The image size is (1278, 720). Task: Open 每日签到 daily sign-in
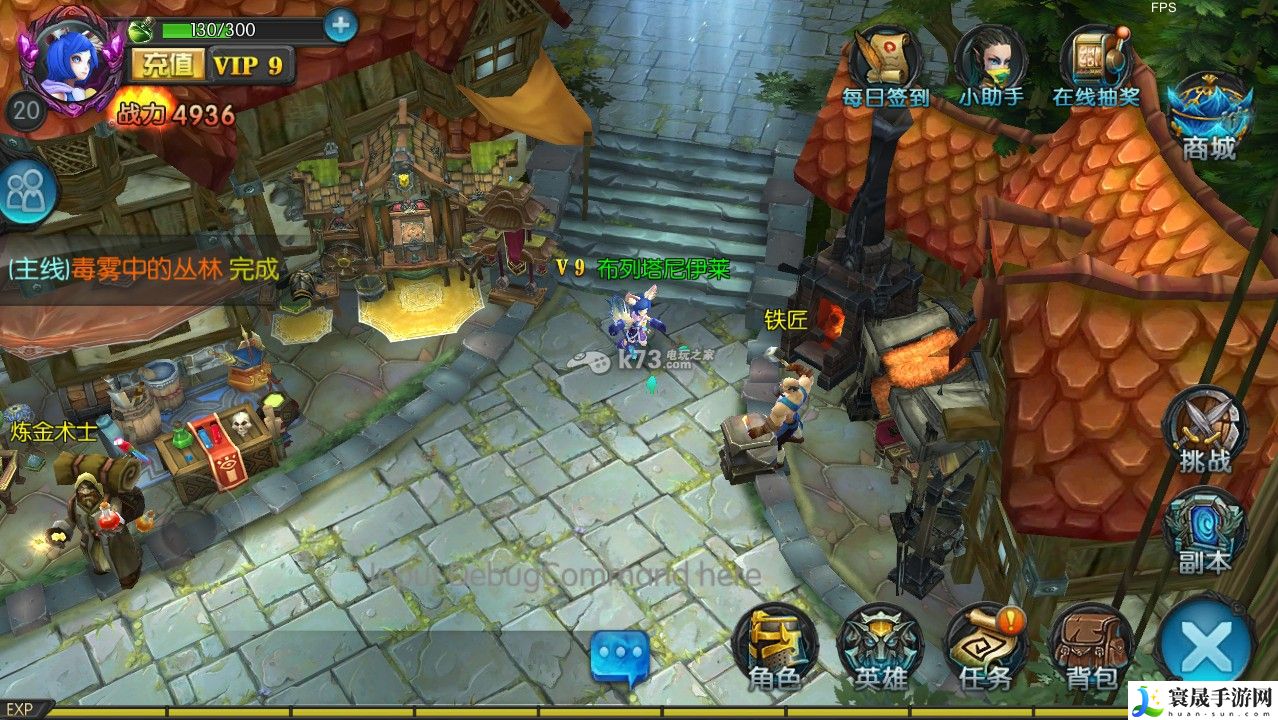pyautogui.click(x=885, y=64)
